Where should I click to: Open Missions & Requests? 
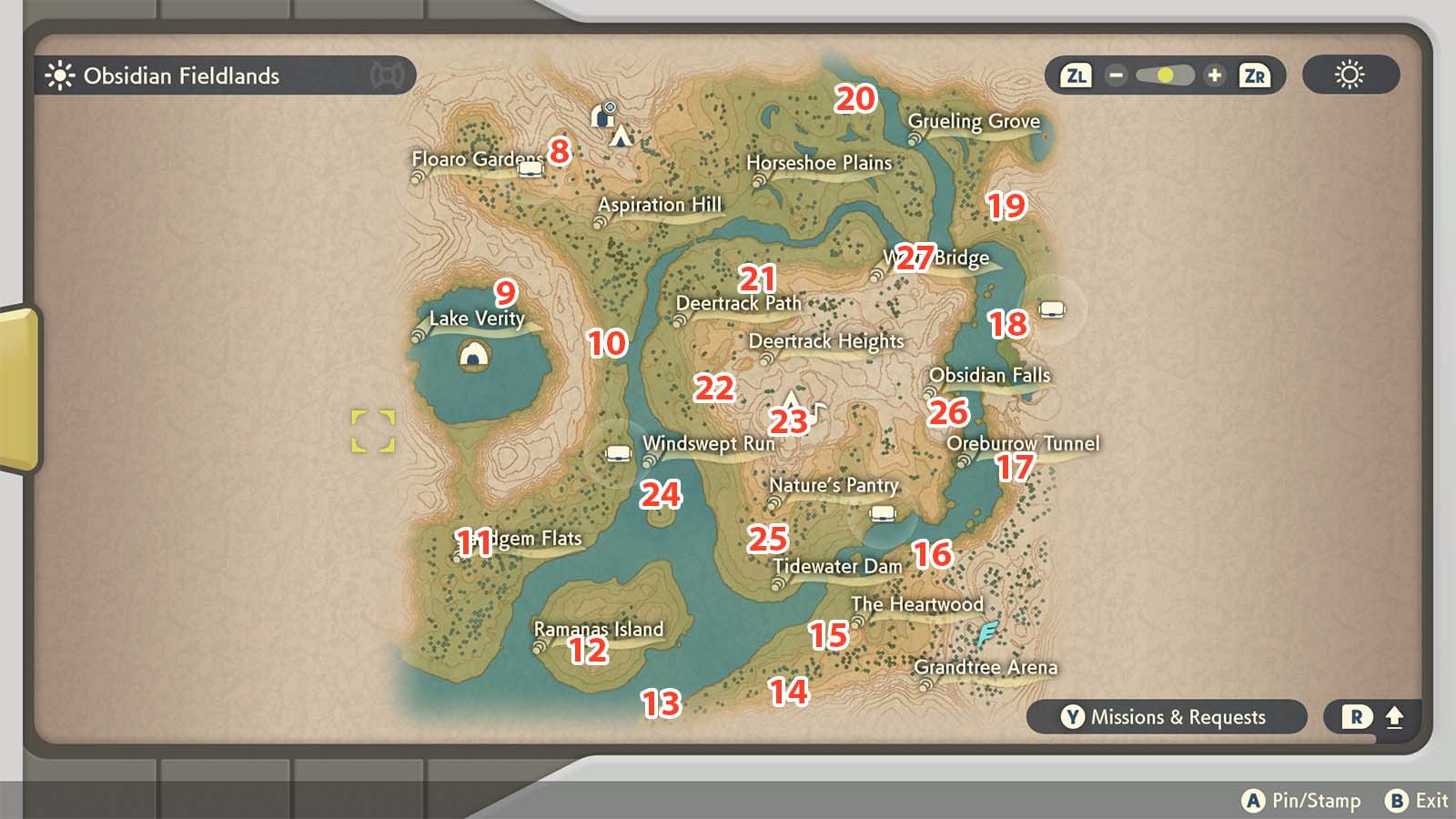pyautogui.click(x=1165, y=717)
